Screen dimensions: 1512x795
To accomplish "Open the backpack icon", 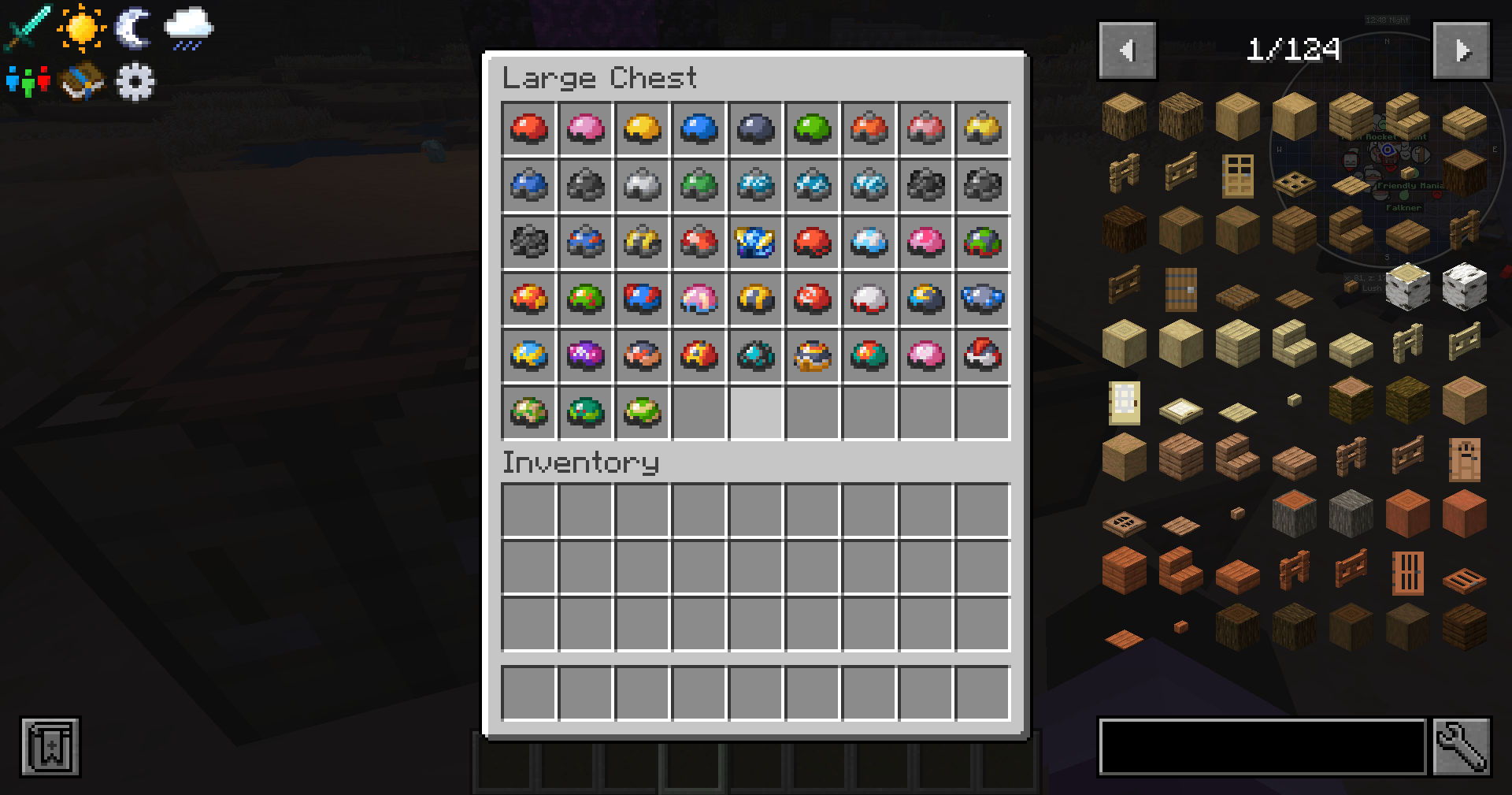I will [x=81, y=81].
